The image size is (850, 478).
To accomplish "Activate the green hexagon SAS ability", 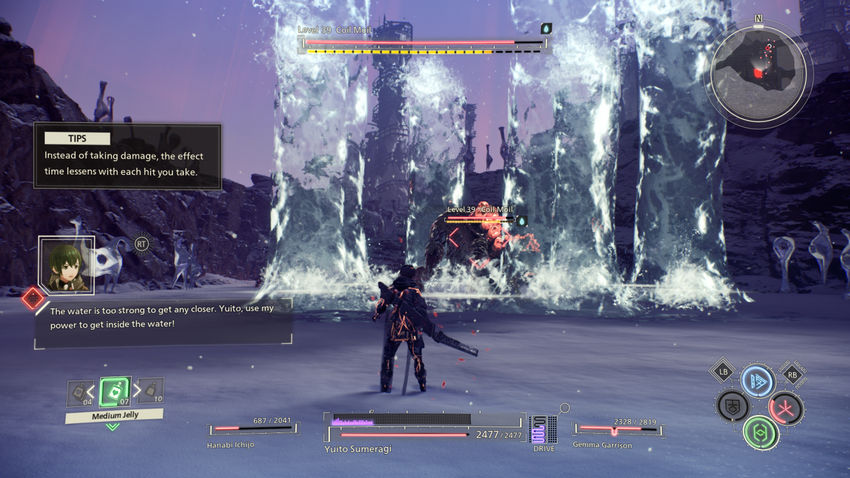I will point(760,432).
